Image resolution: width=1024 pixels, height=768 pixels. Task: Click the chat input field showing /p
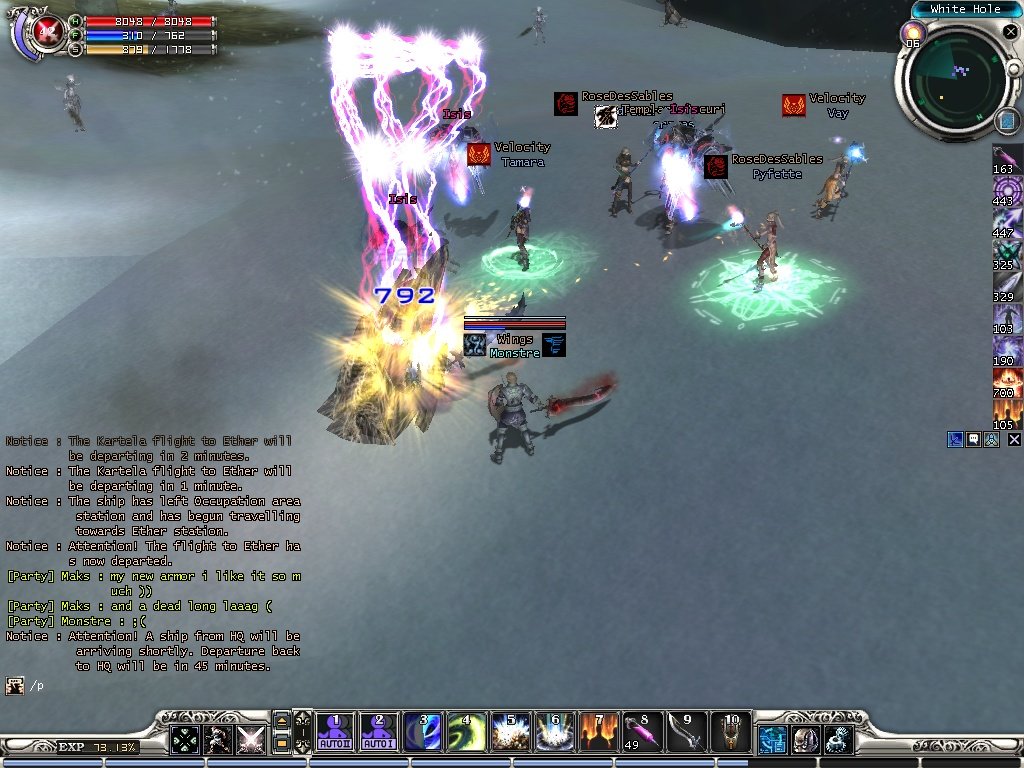point(150,686)
